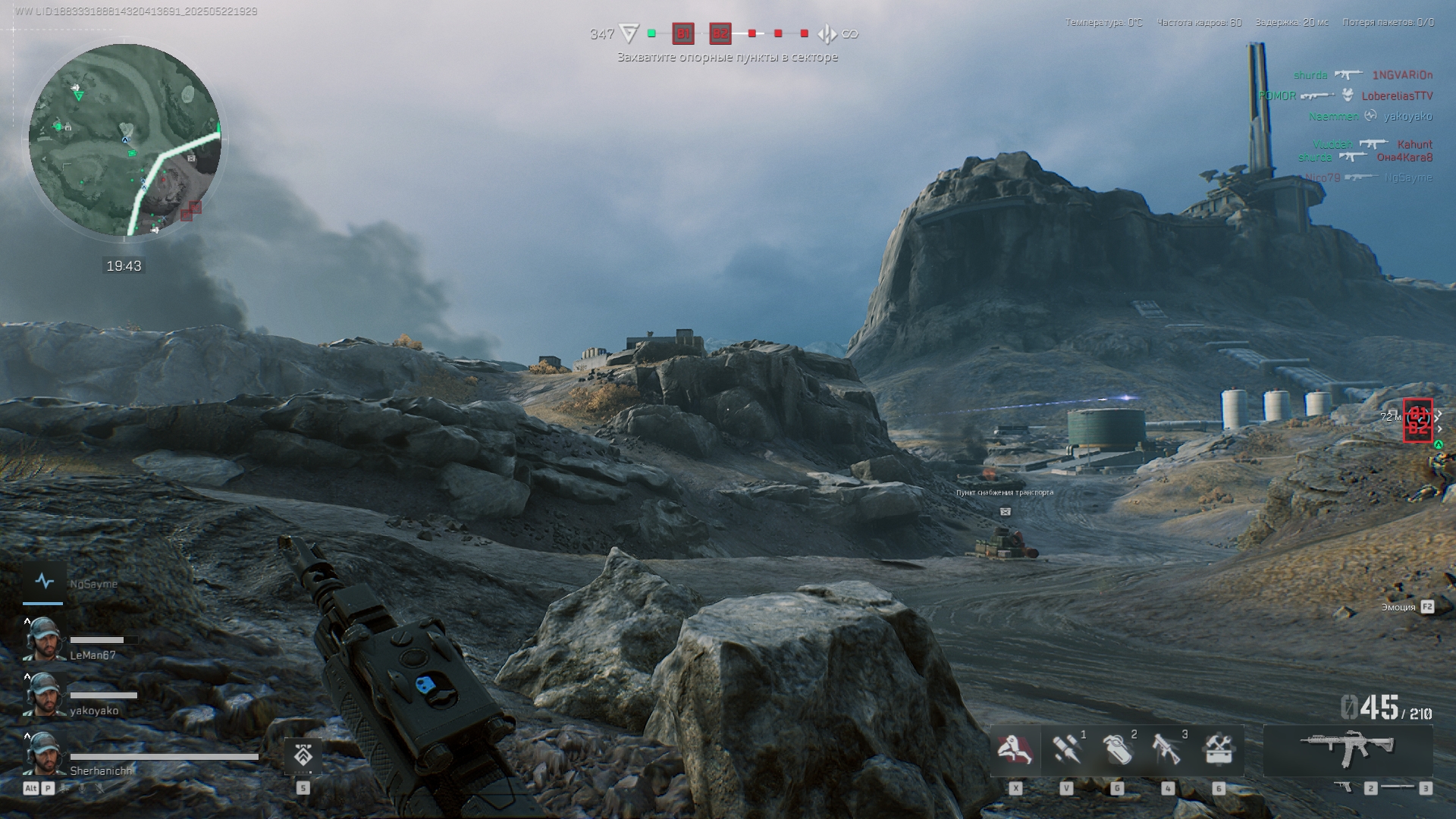Select the B1 objective marker in top bar
This screenshot has height=819, width=1456.
pyautogui.click(x=683, y=33)
